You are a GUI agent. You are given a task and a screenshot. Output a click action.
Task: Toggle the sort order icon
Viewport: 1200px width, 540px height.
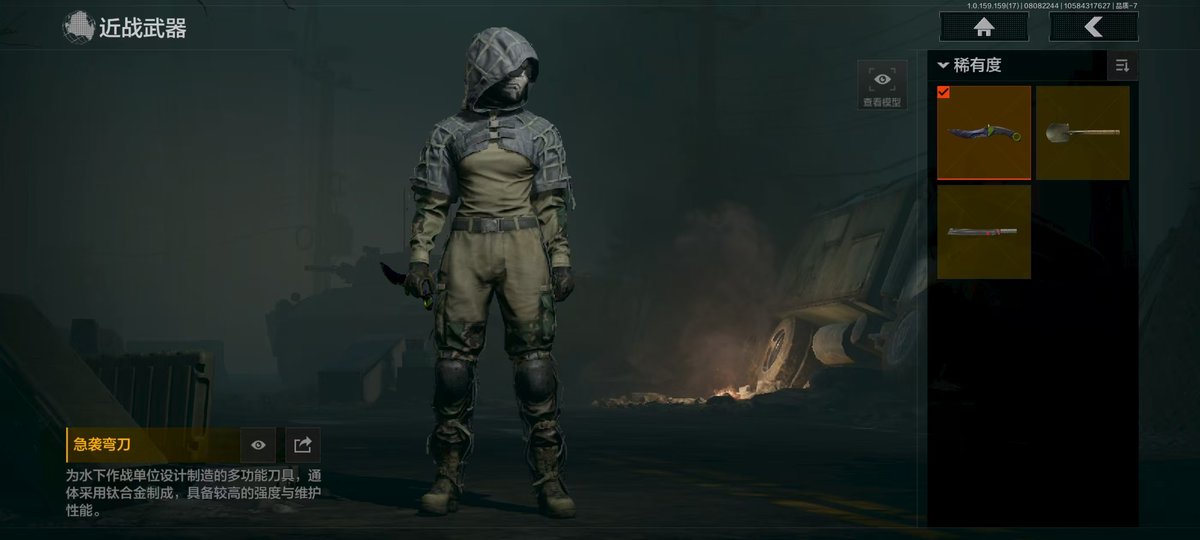[1122, 66]
